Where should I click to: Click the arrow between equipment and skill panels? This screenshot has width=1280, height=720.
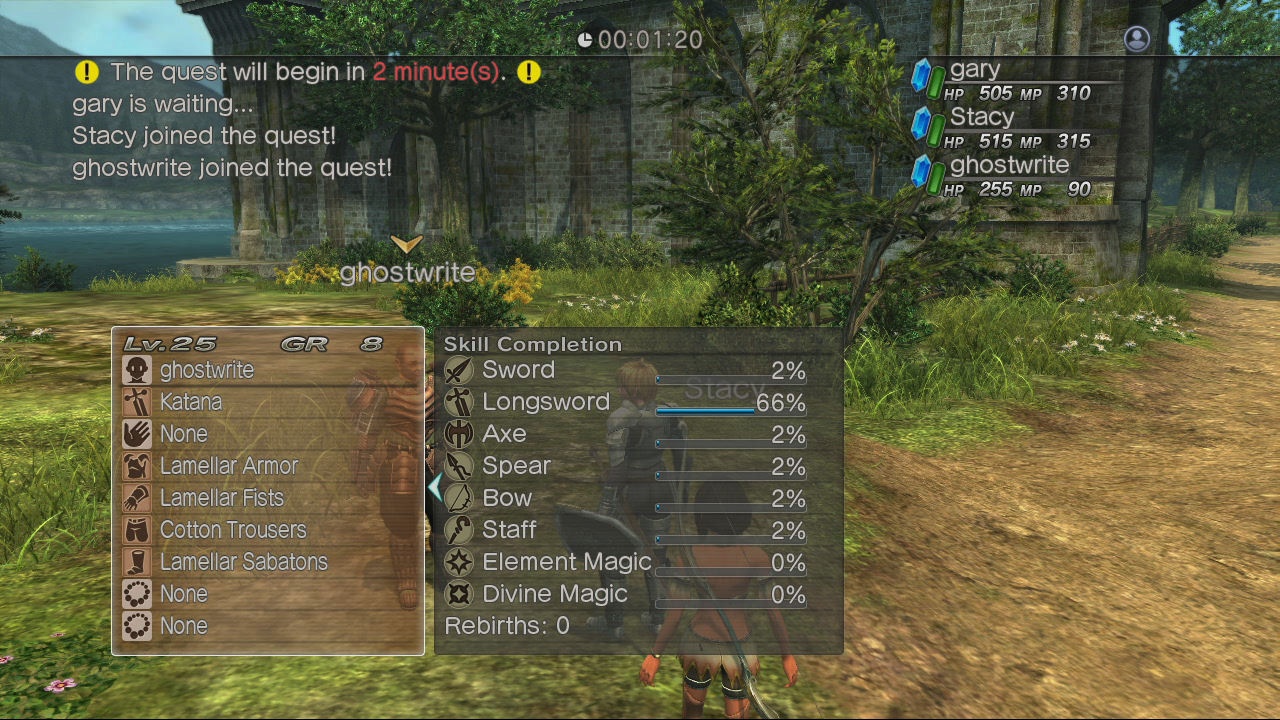[x=434, y=487]
